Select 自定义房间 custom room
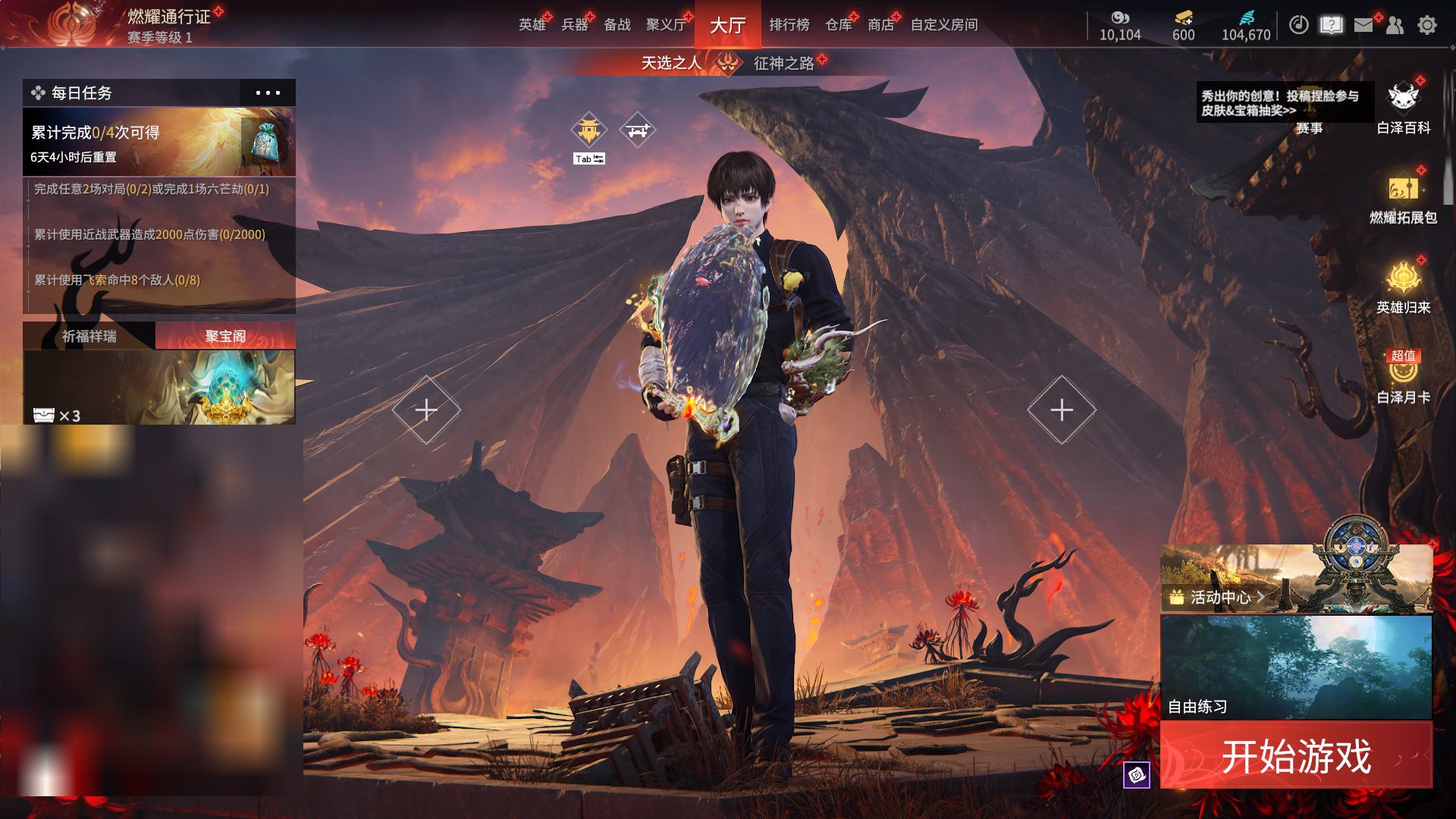 pyautogui.click(x=943, y=25)
